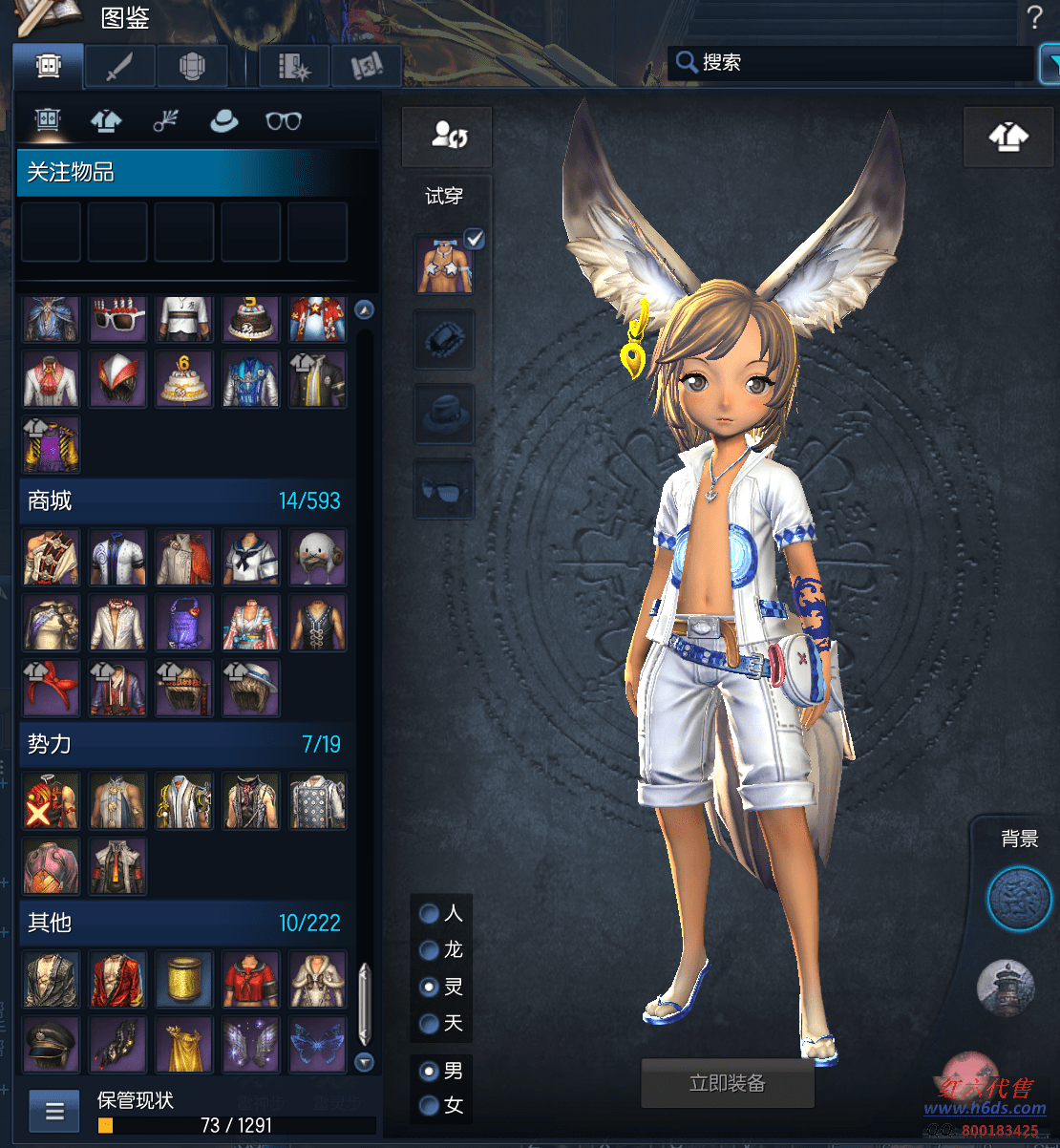
Task: Select the blue butterfly wings item
Action: pos(317,1044)
